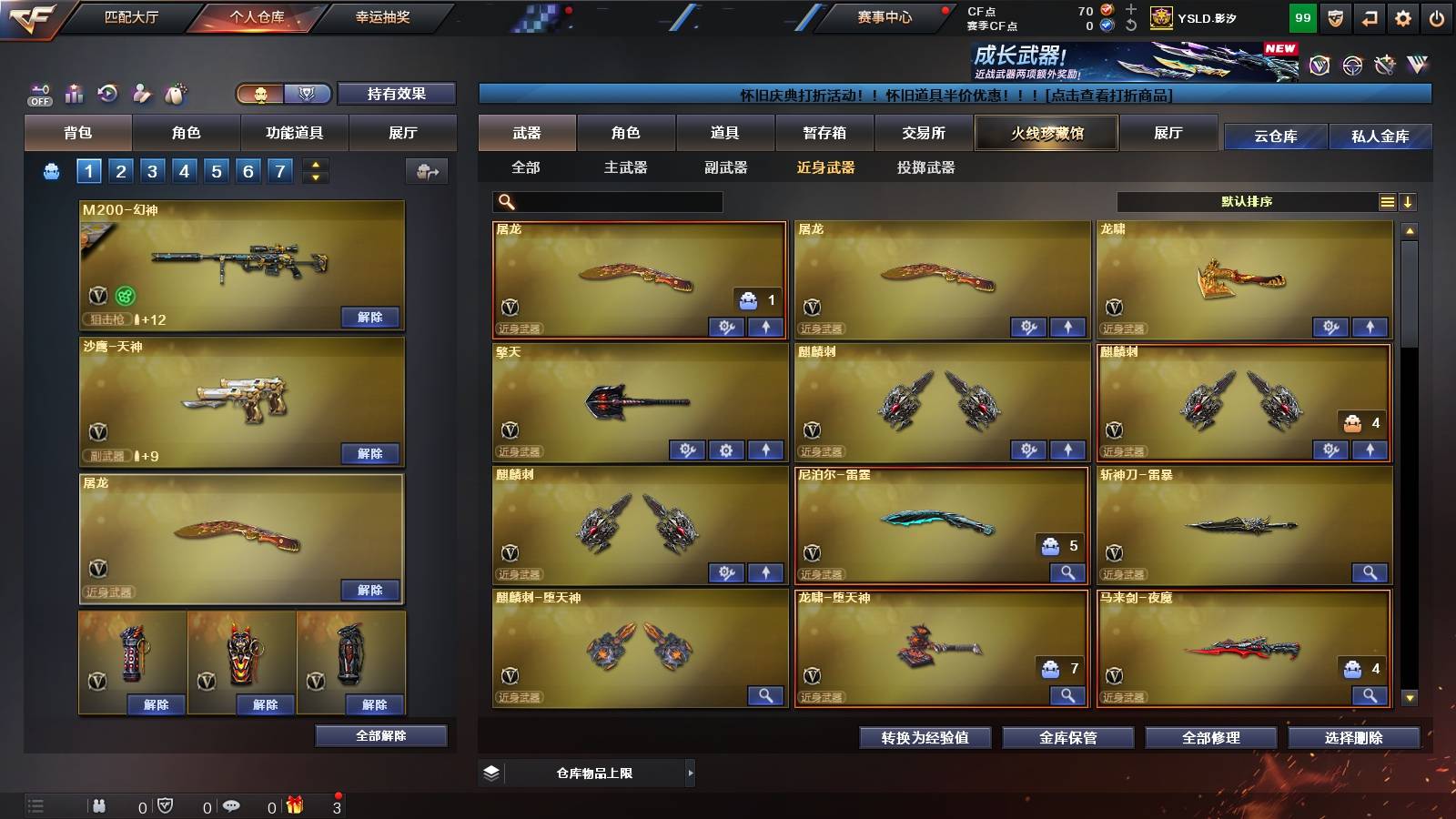The width and height of the screenshot is (1456, 819).
Task: Select the warehouse transfer icon beside page numbers
Action: point(425,171)
